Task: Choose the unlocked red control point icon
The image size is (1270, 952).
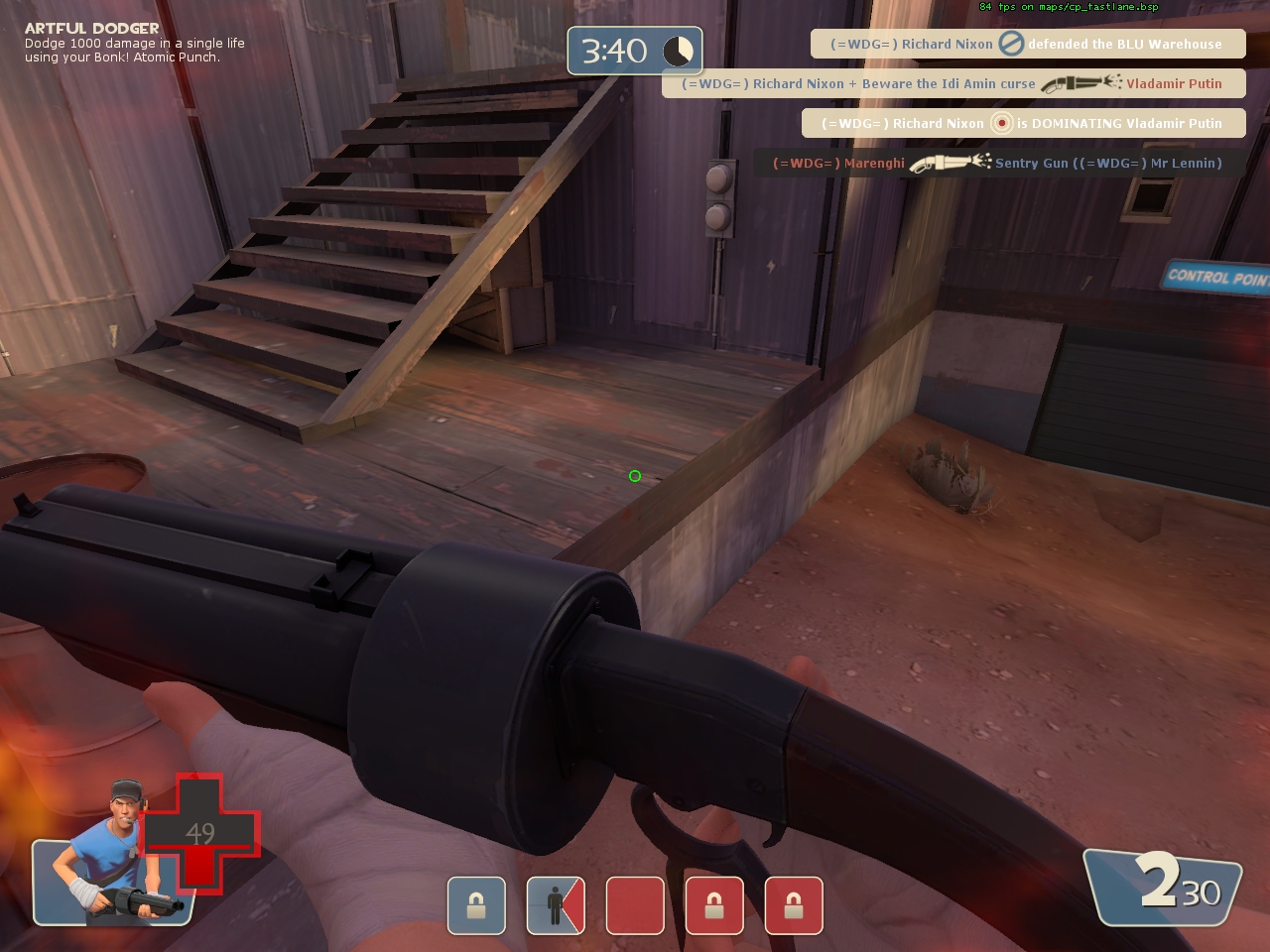Action: pos(635,905)
